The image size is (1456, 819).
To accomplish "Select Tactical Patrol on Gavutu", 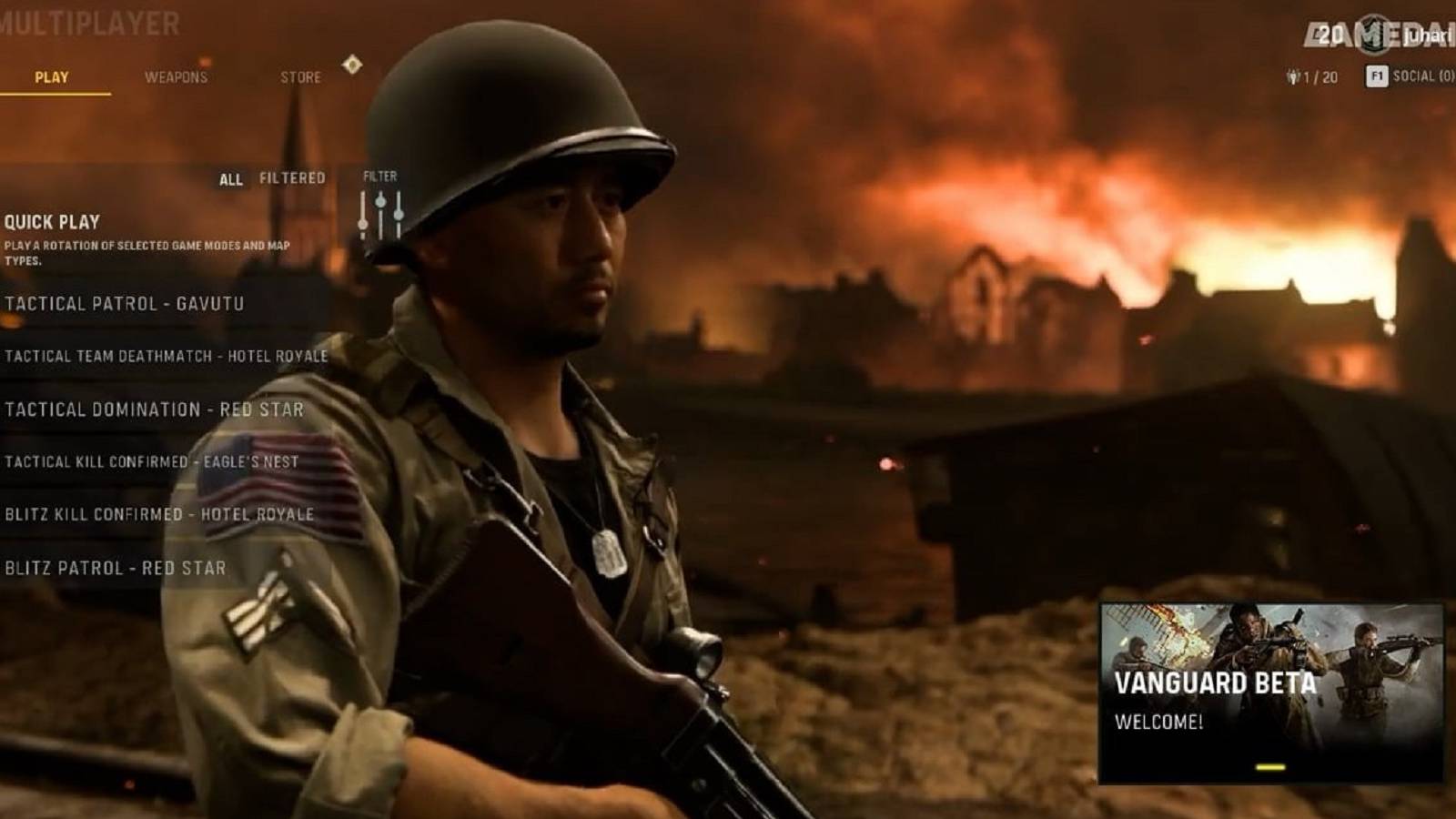I will (126, 302).
